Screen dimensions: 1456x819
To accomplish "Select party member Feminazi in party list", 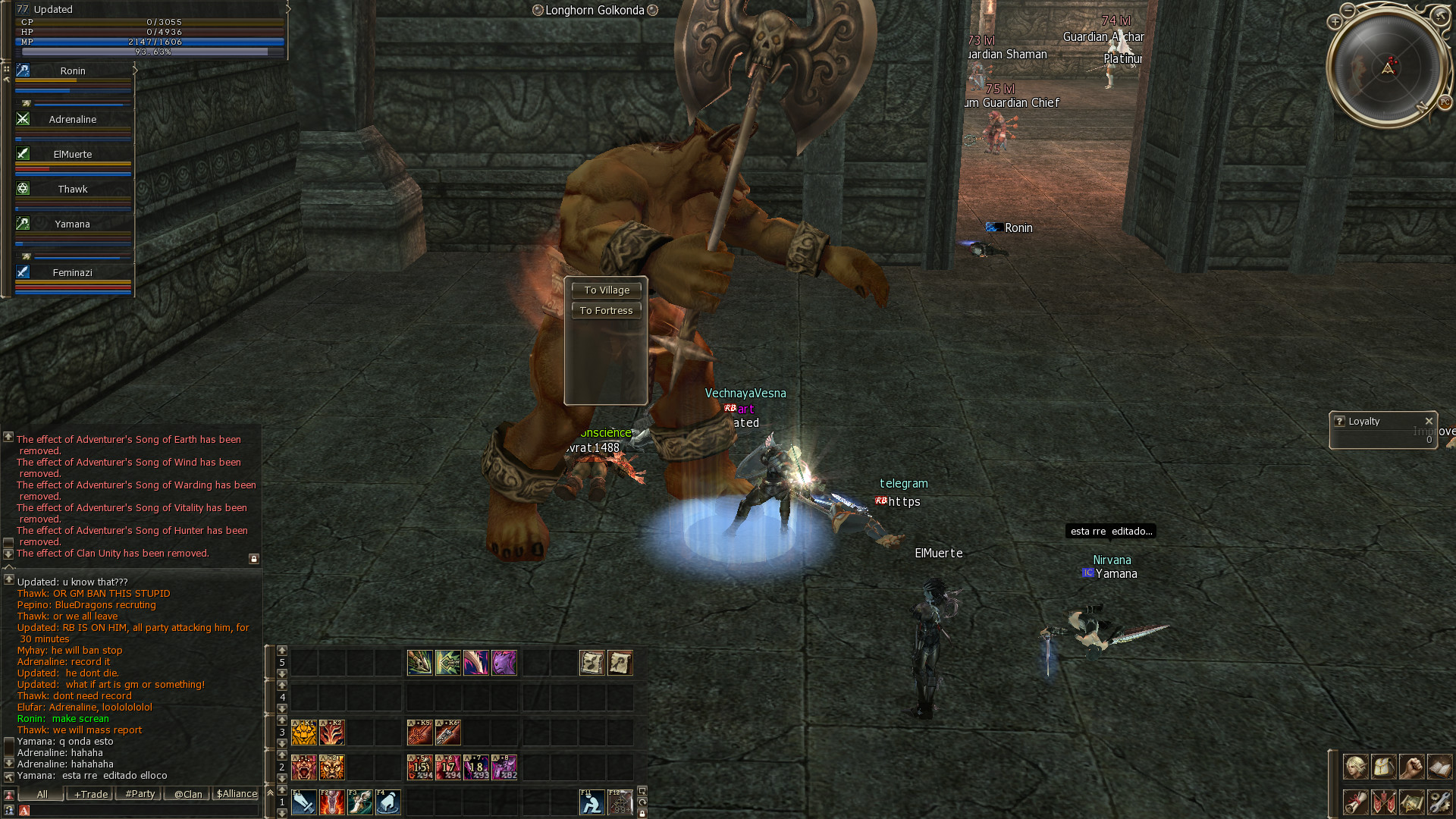I will (73, 272).
